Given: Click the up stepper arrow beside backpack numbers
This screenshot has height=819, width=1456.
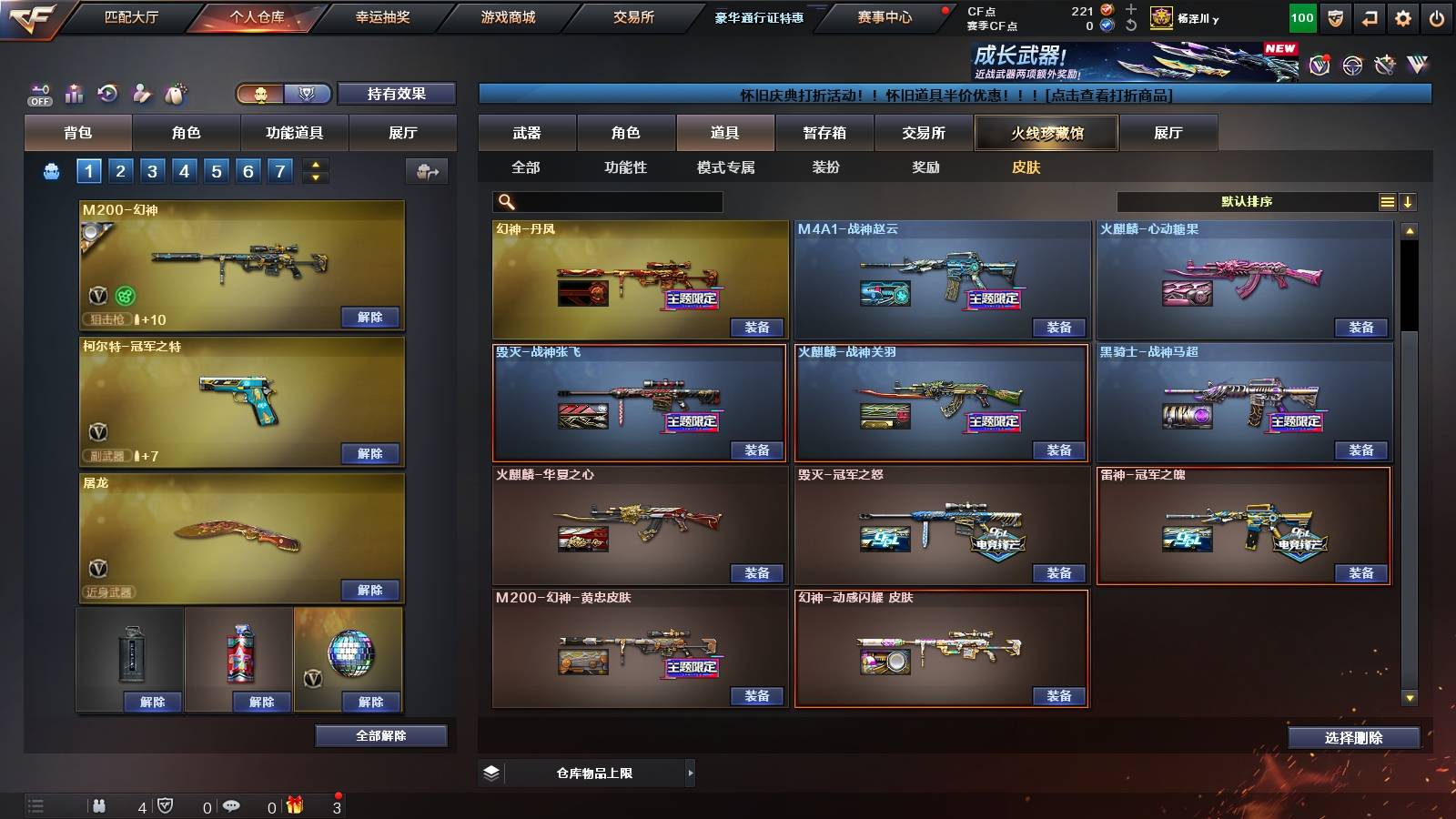Looking at the screenshot, I should pyautogui.click(x=316, y=166).
